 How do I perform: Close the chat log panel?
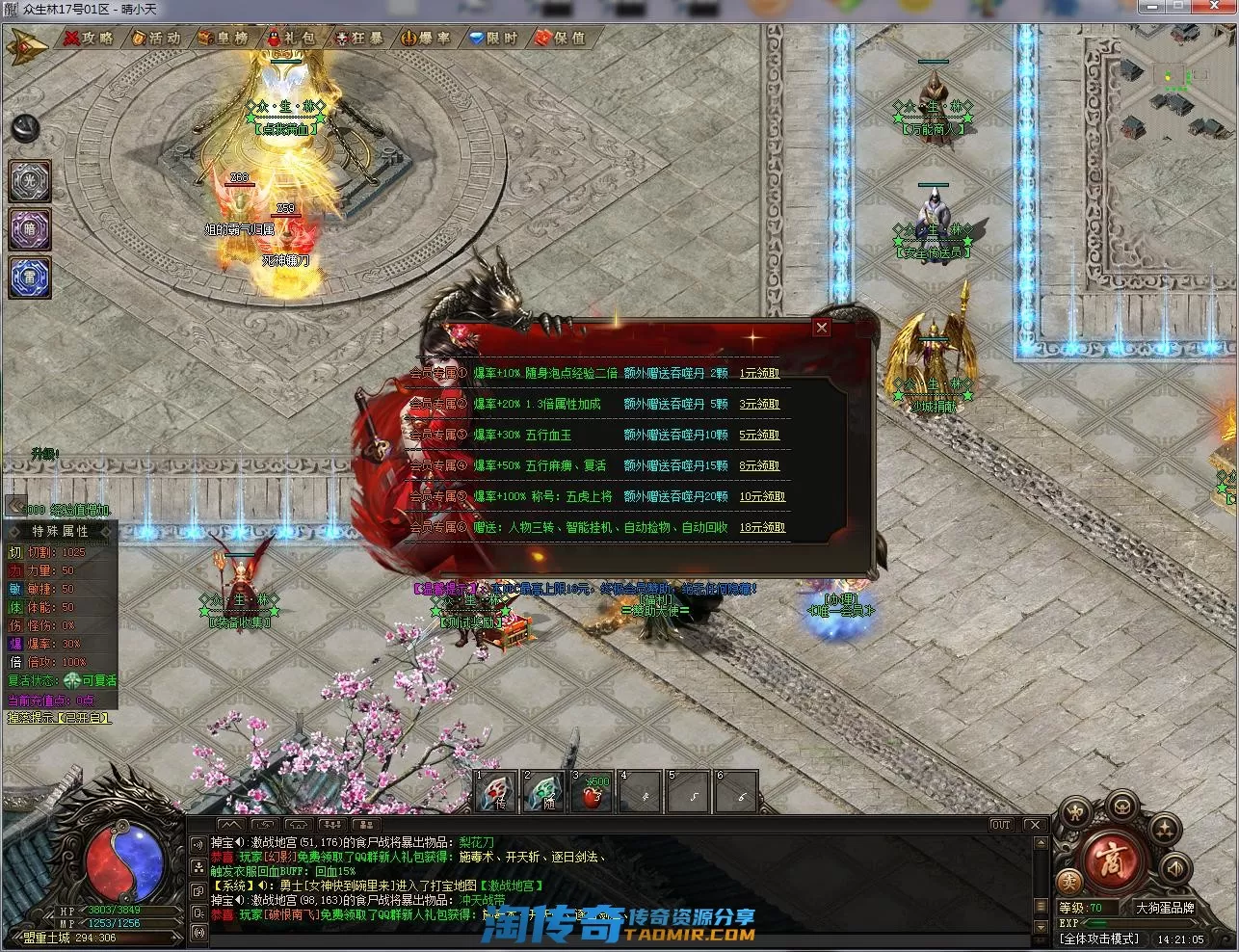(x=1033, y=825)
